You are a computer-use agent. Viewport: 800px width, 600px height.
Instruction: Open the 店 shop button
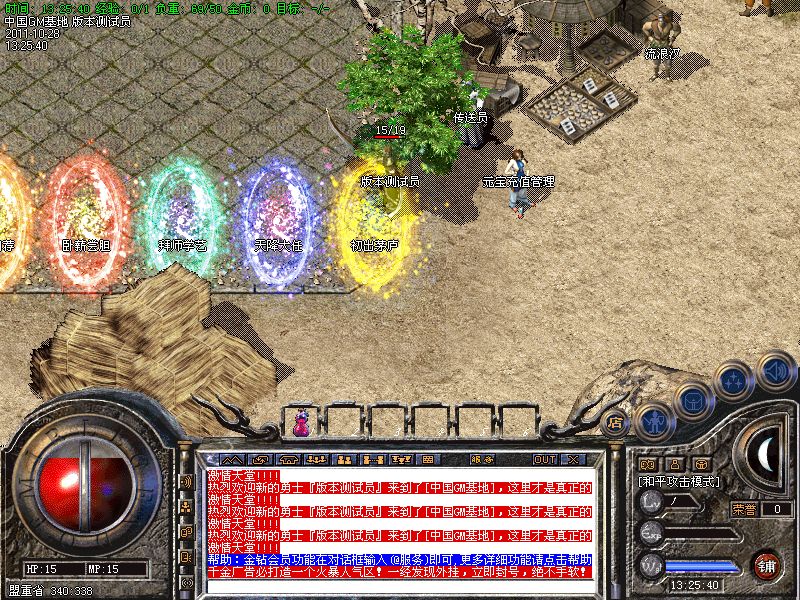pyautogui.click(x=615, y=424)
